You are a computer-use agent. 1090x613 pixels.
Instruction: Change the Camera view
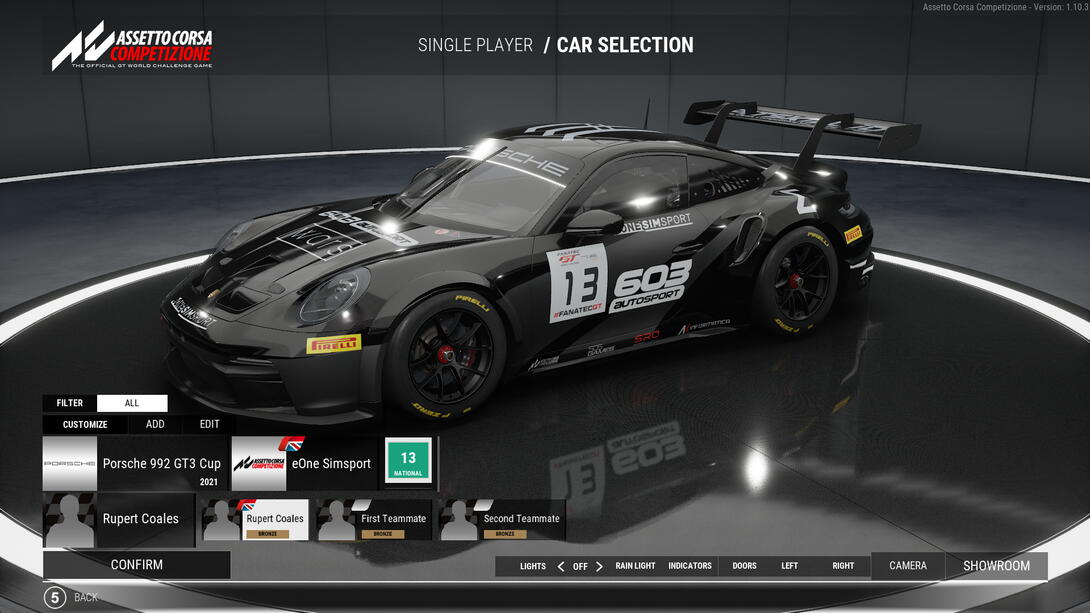pyautogui.click(x=908, y=566)
